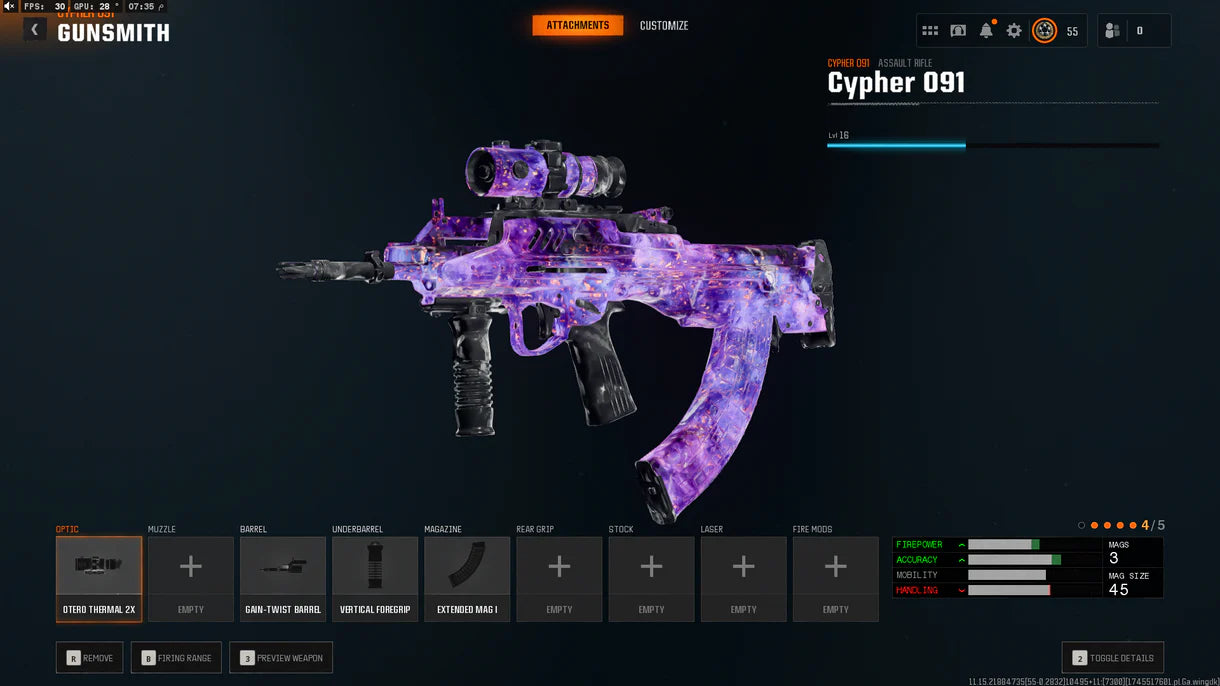Viewport: 1220px width, 686px height.
Task: Open the Gain-Twist Barrel slot
Action: (x=283, y=578)
